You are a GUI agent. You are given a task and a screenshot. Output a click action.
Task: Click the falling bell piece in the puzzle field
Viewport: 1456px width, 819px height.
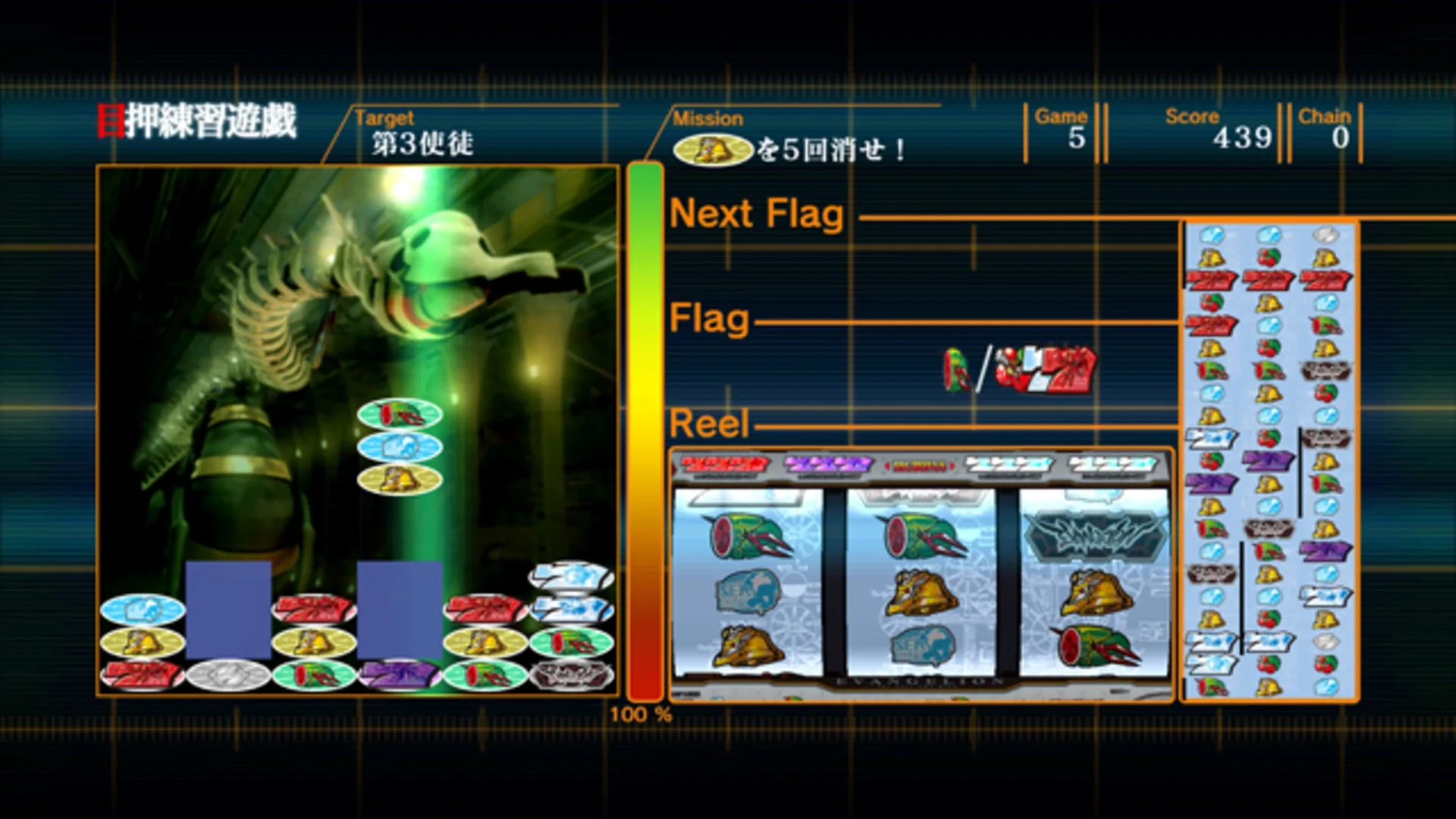[x=398, y=482]
